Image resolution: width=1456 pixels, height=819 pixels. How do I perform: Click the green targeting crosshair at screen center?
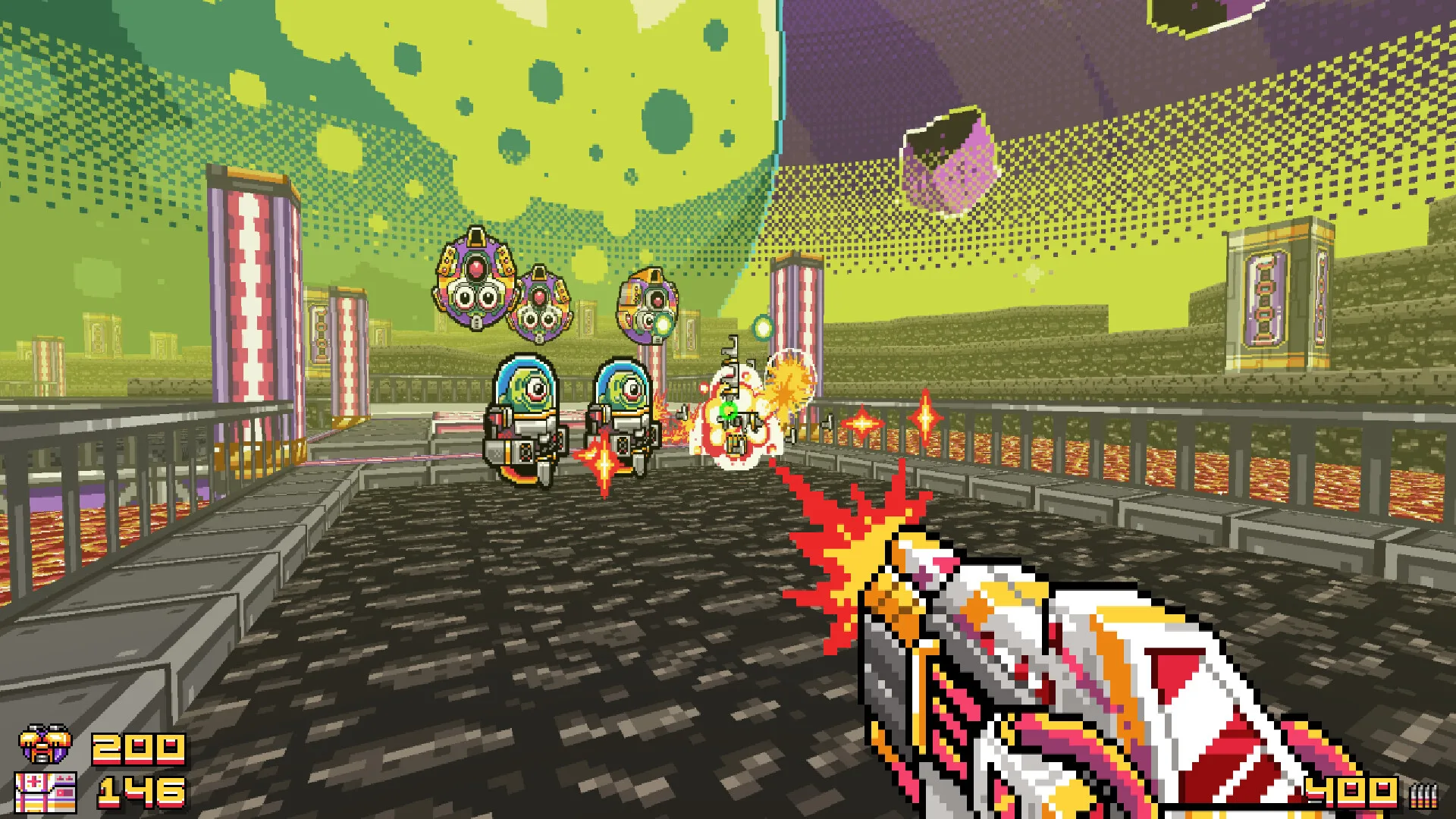730,409
